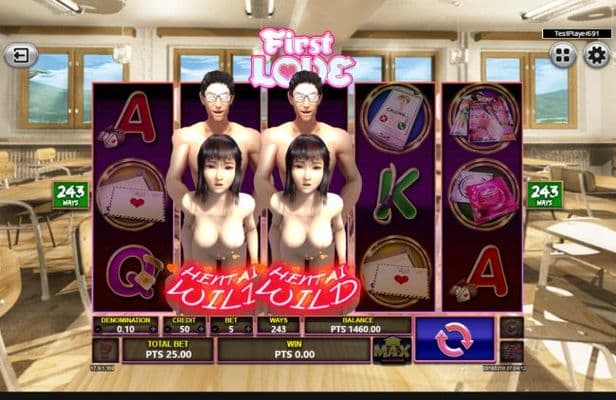This screenshot has width=616, height=400.
Task: Click the lower small button right of the spin button
Action: tap(511, 351)
